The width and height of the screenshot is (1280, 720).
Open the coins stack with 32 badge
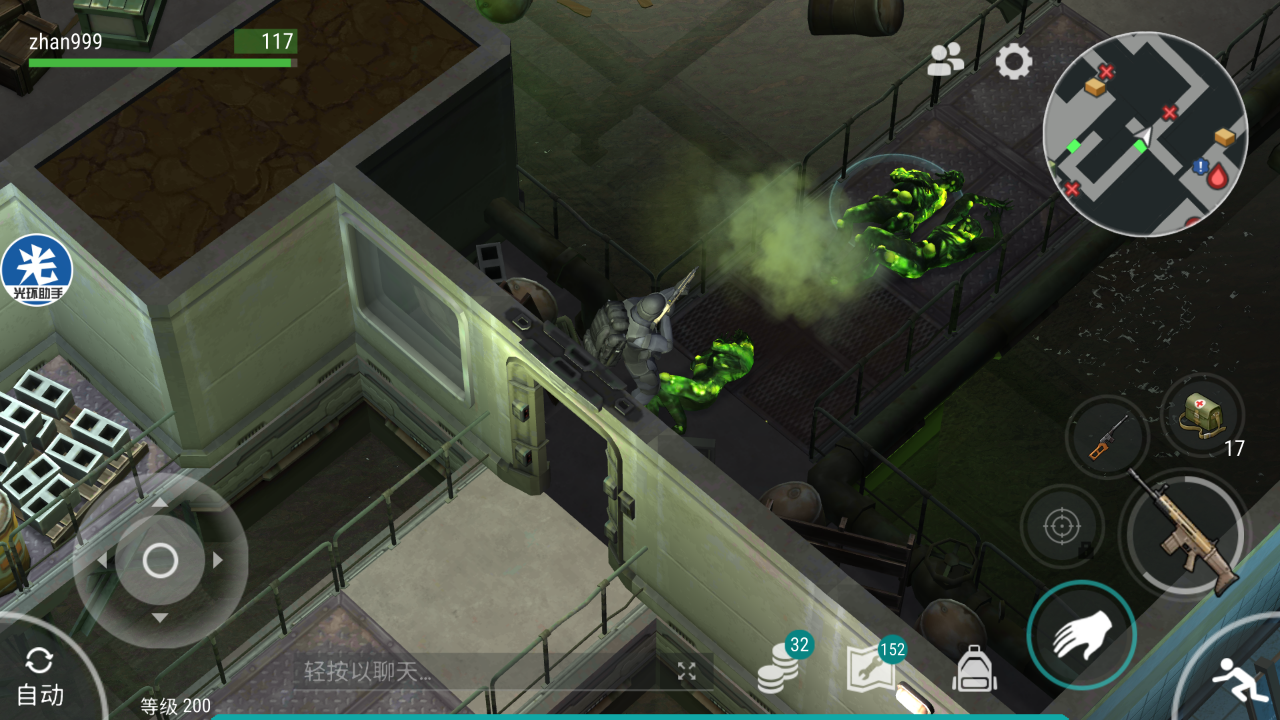click(x=778, y=665)
